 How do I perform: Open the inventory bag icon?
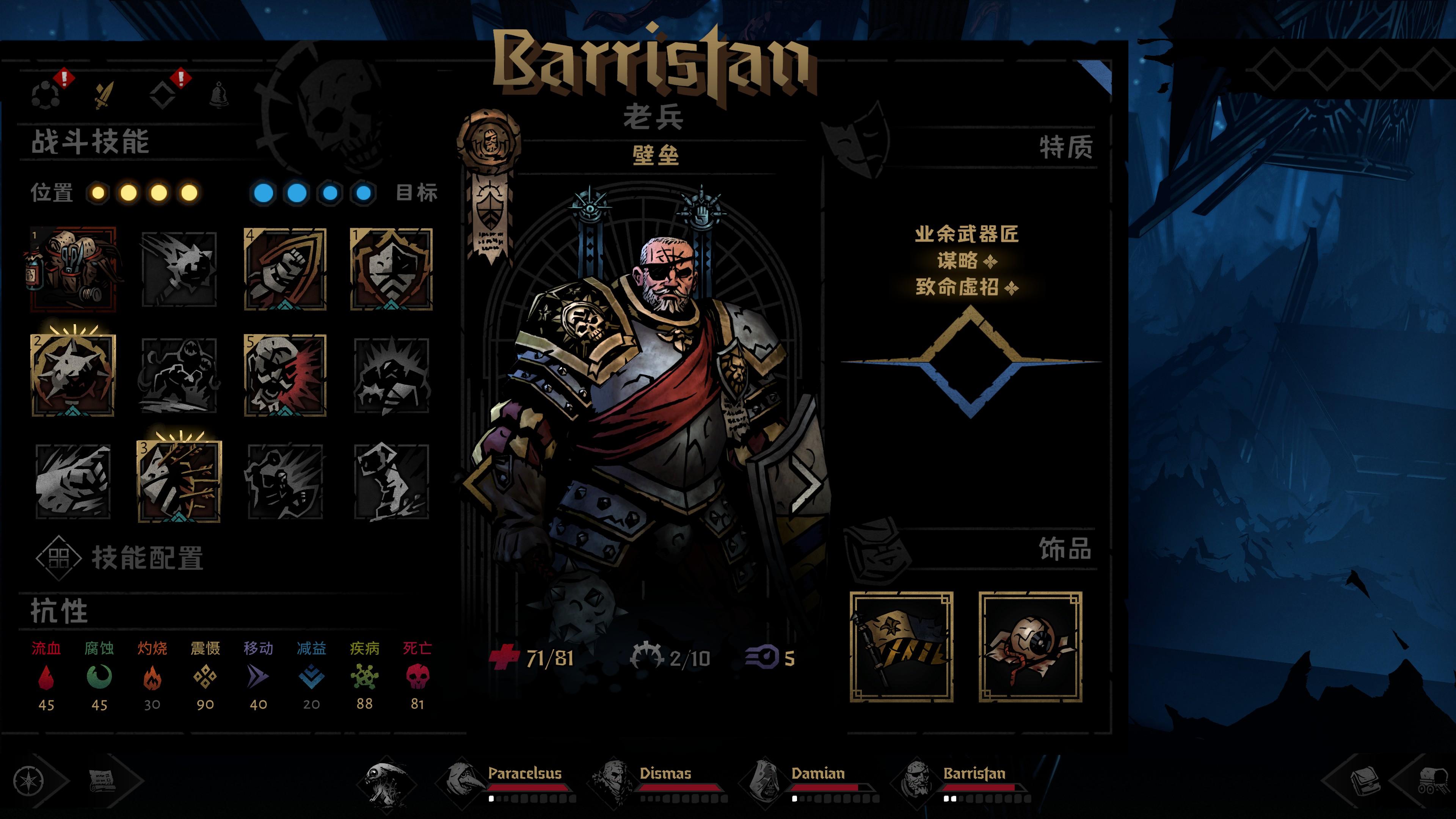click(1365, 781)
